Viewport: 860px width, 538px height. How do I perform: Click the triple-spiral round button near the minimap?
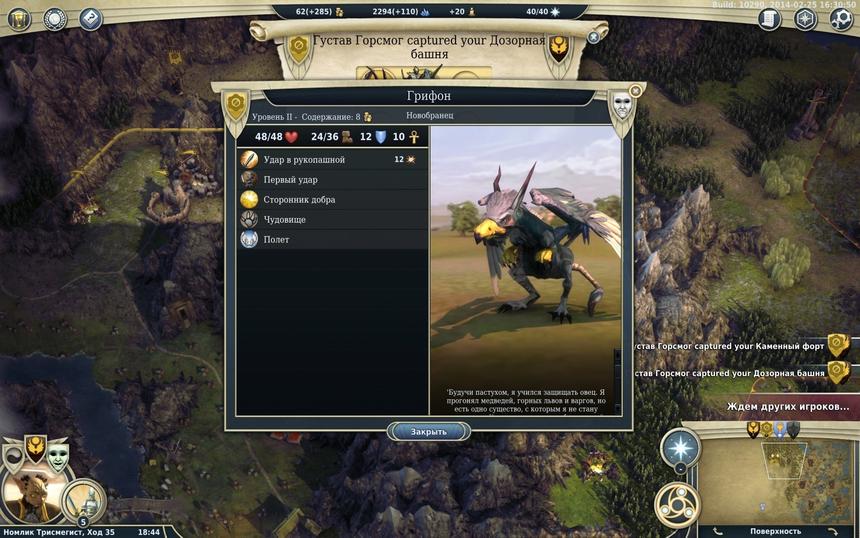[676, 504]
